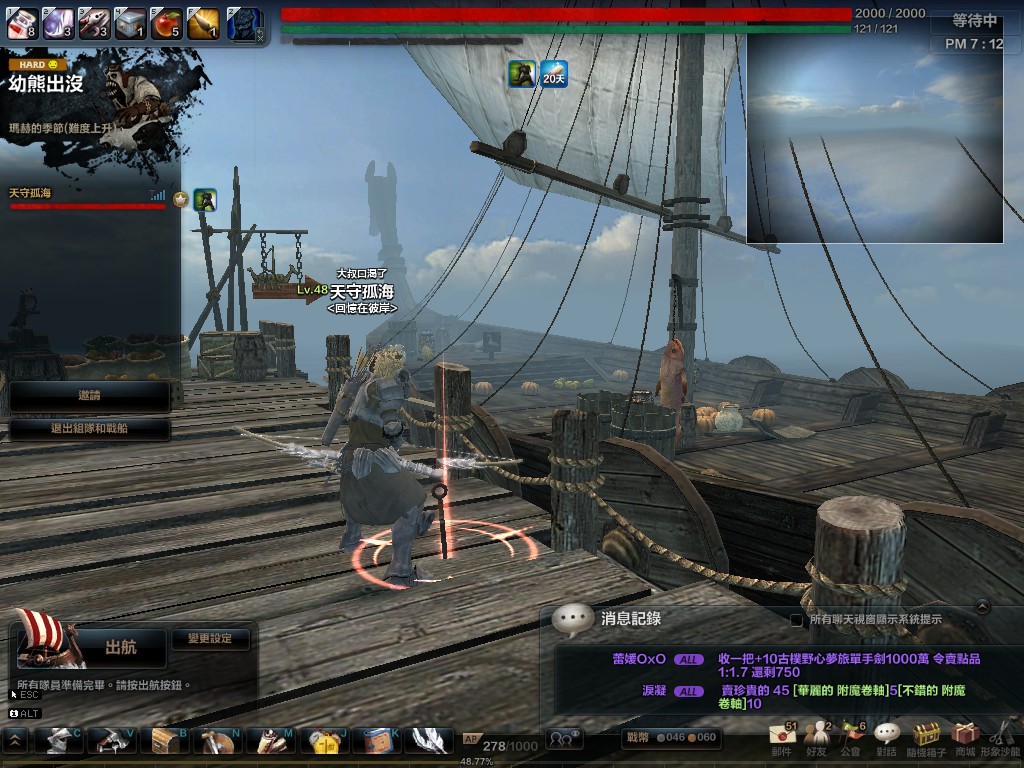The image size is (1024, 768).
Task: Click the minimap sky view panel
Action: (874, 138)
